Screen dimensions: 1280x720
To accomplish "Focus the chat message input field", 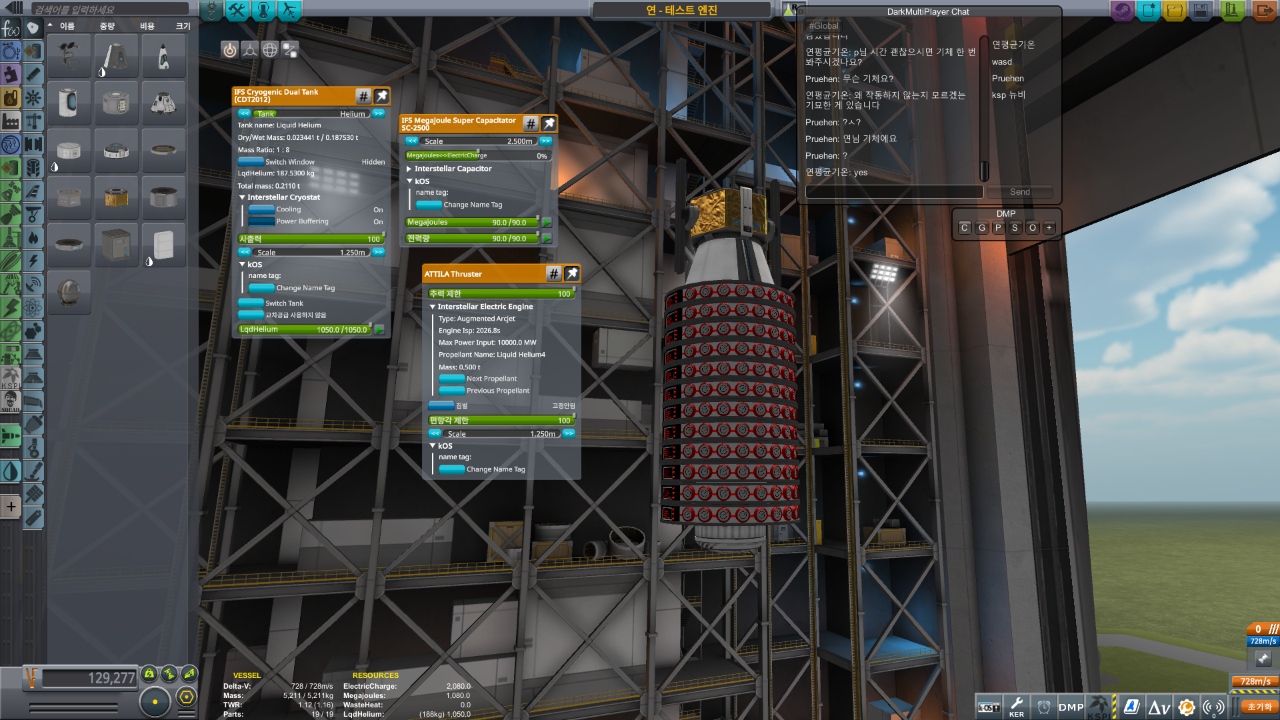I will click(x=893, y=192).
